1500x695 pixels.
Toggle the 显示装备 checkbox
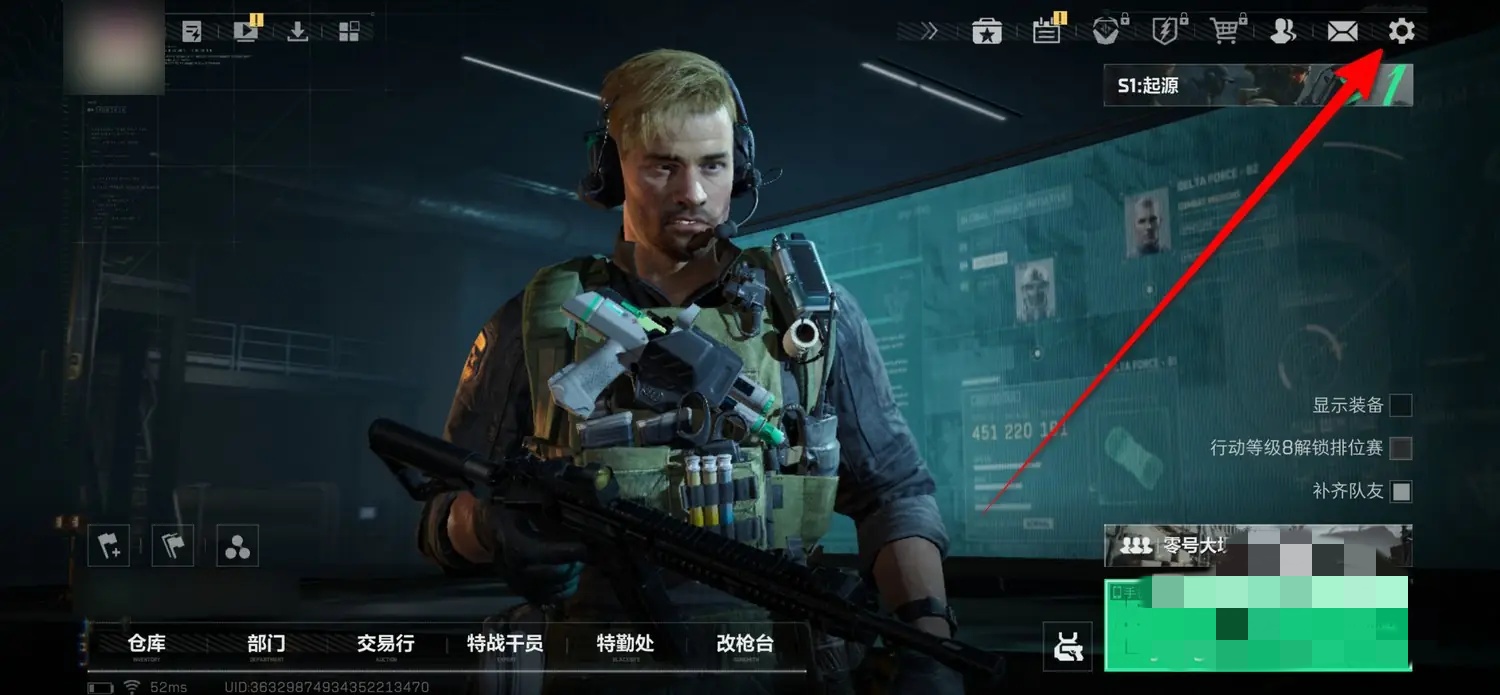1401,405
